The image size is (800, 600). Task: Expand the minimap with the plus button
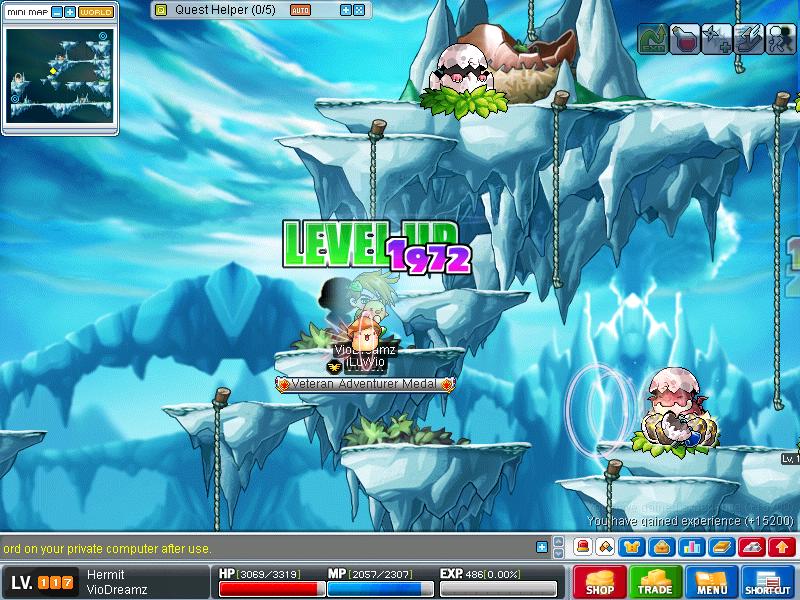tap(70, 12)
